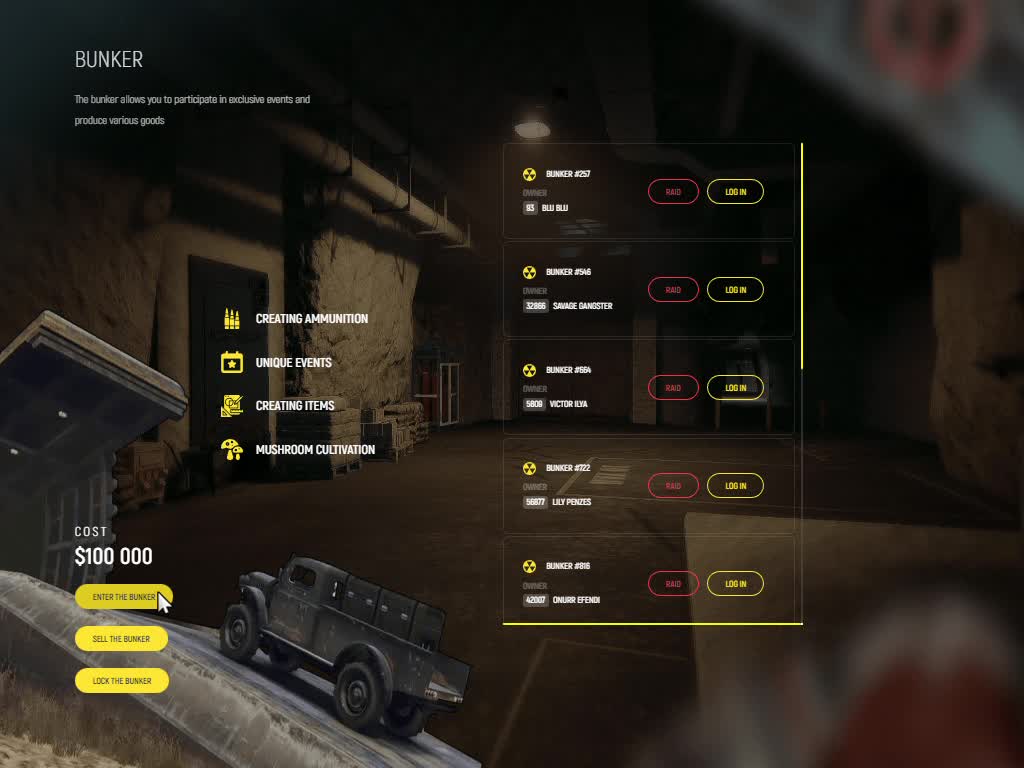Activate the Lock the Bunker button
This screenshot has width=1024, height=768.
click(121, 681)
